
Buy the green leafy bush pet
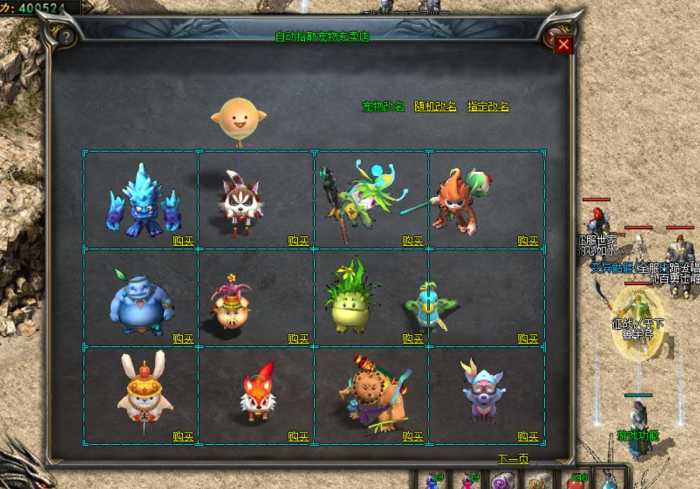pyautogui.click(x=413, y=338)
